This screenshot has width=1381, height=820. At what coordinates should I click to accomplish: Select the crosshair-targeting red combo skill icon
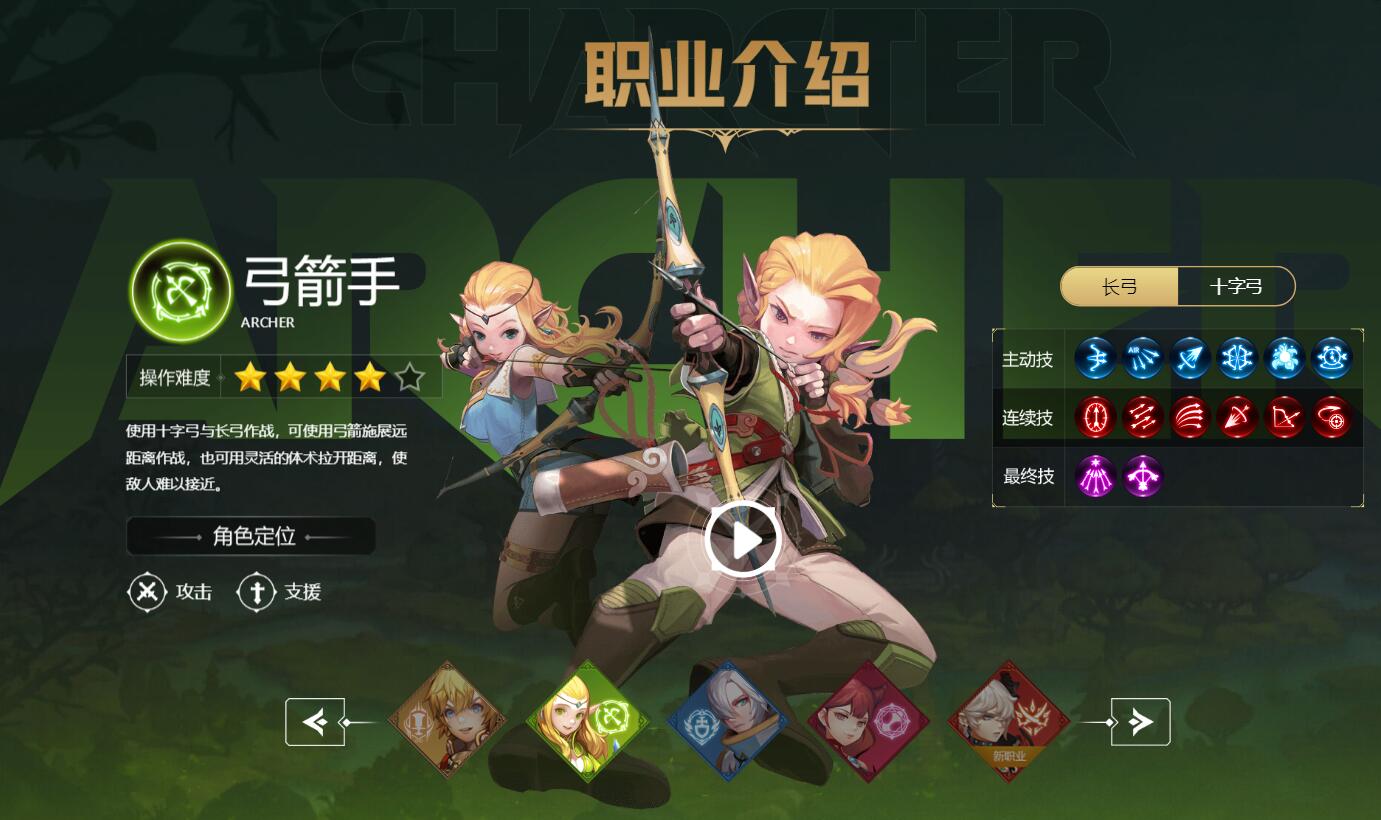click(x=1333, y=420)
